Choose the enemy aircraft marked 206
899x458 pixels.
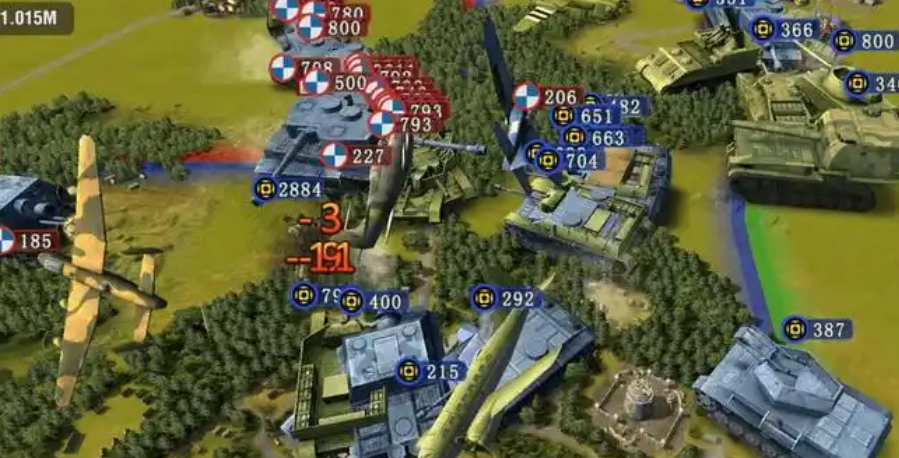[547, 97]
